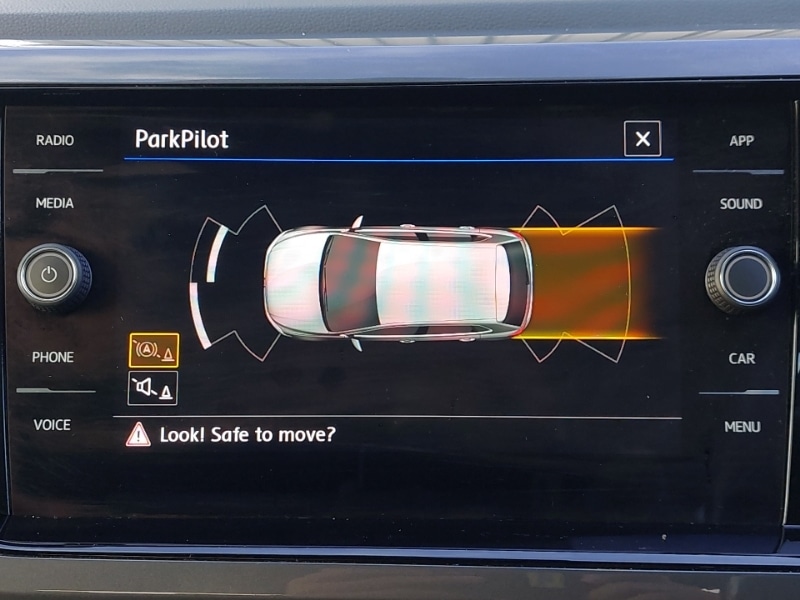Viewport: 800px width, 600px height.
Task: Open the PHONE menu
Action: 53,357
